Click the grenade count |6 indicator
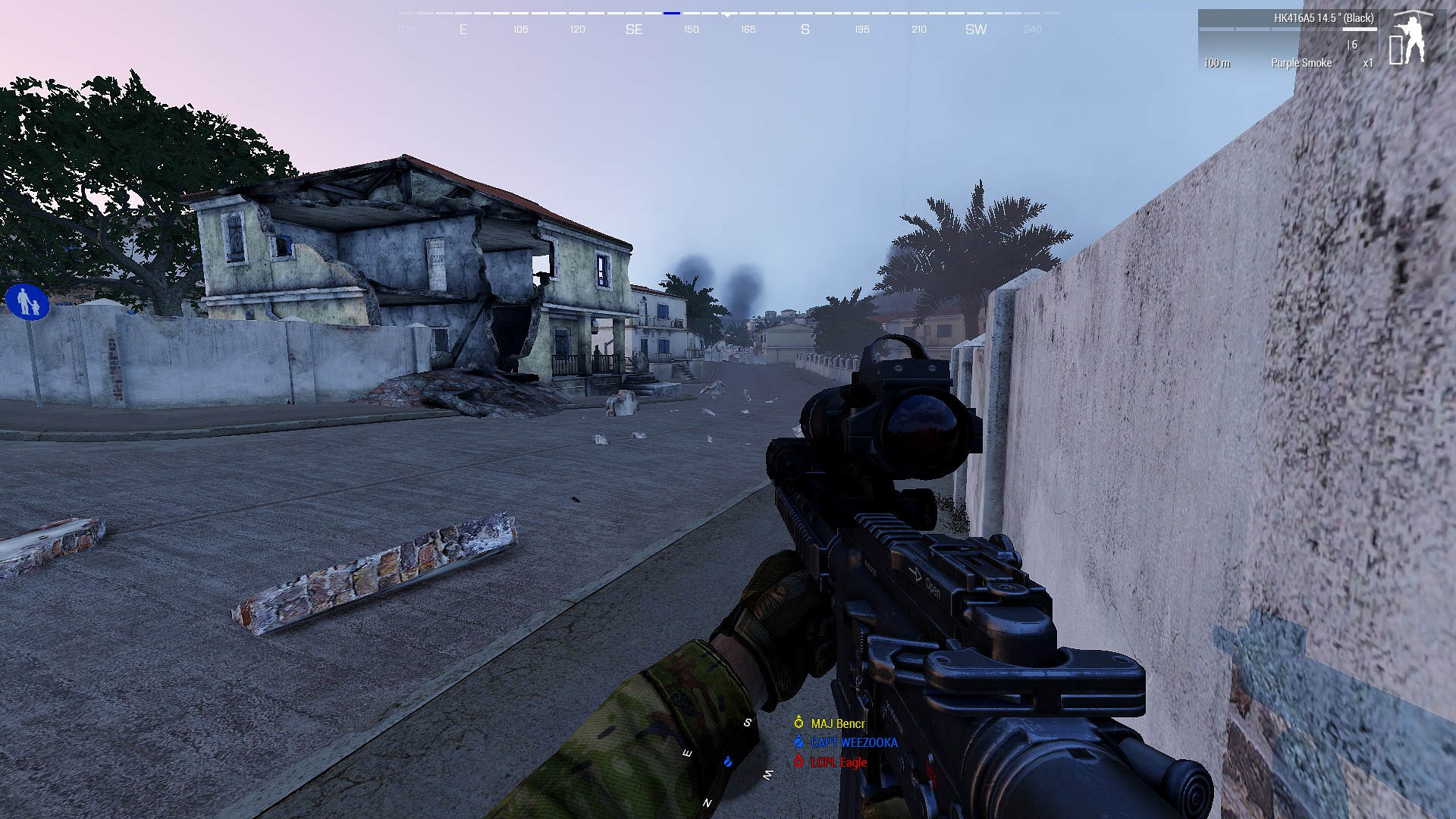The image size is (1456, 819). click(x=1353, y=46)
